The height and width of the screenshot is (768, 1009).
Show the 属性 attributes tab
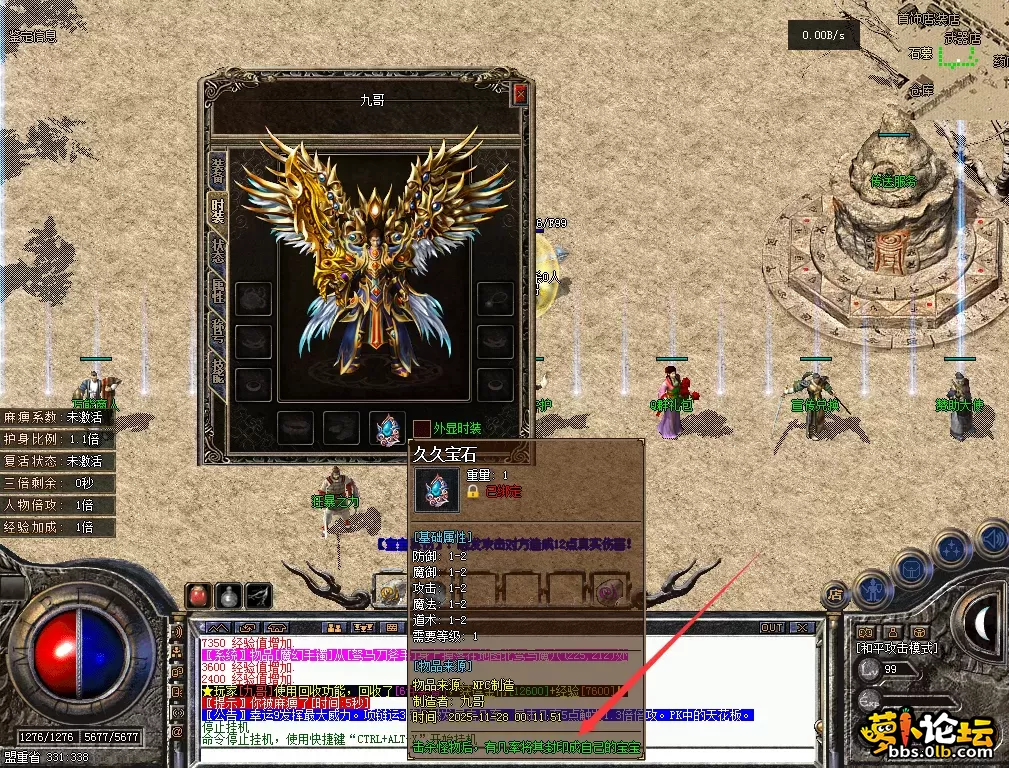pyautogui.click(x=217, y=291)
